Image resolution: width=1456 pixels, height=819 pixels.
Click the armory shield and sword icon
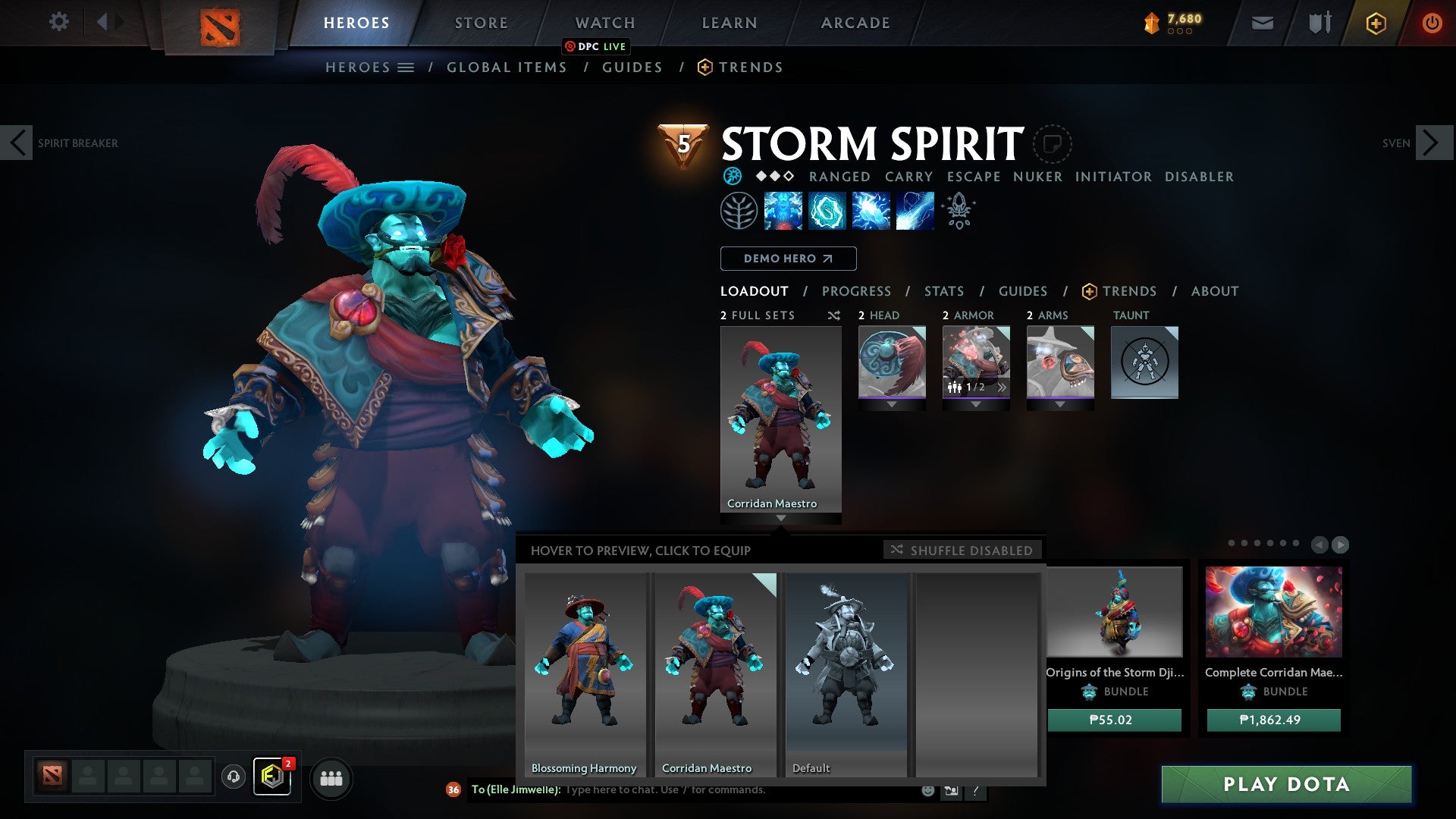coord(1319,22)
